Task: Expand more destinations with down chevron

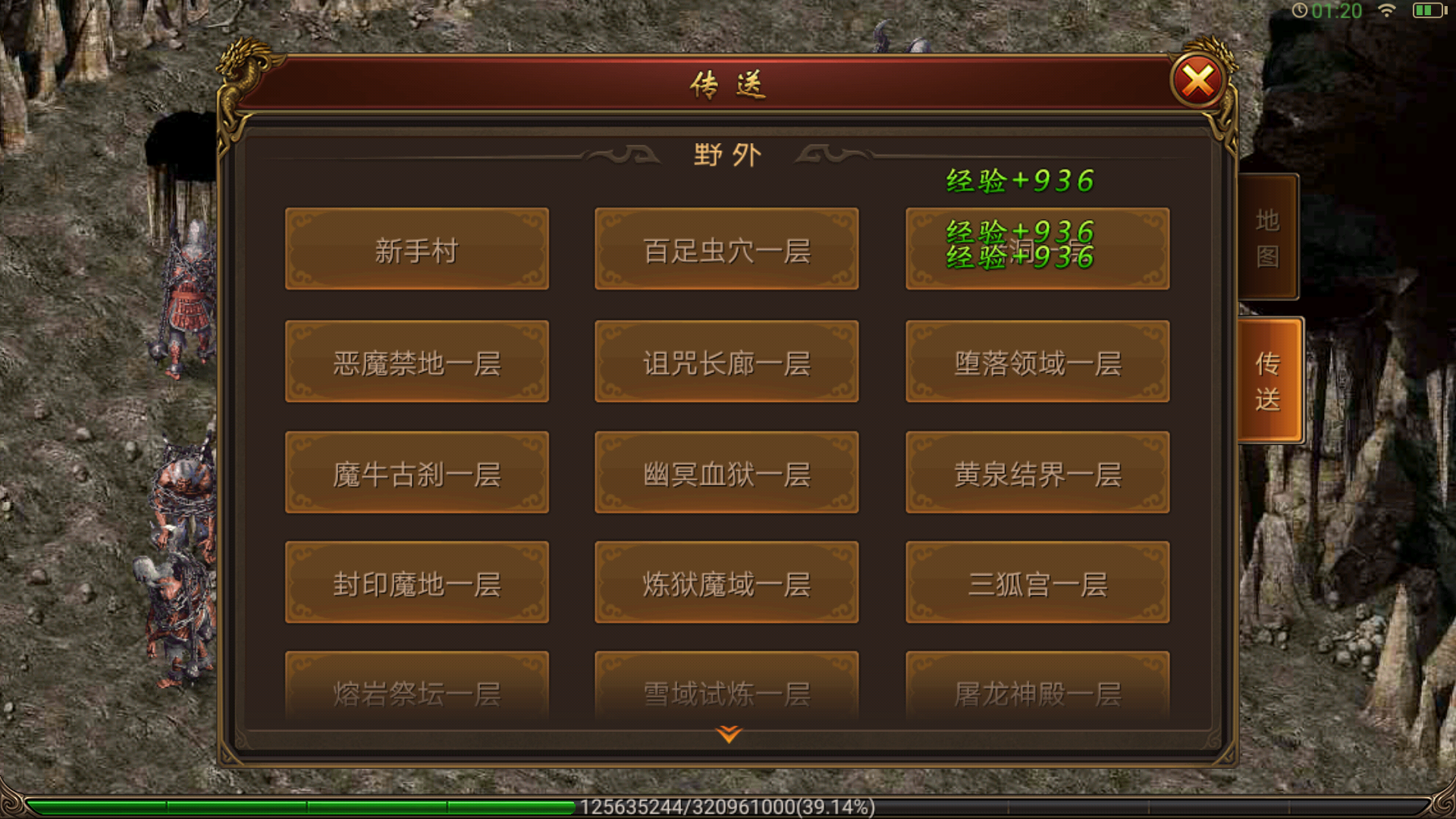Action: (727, 734)
